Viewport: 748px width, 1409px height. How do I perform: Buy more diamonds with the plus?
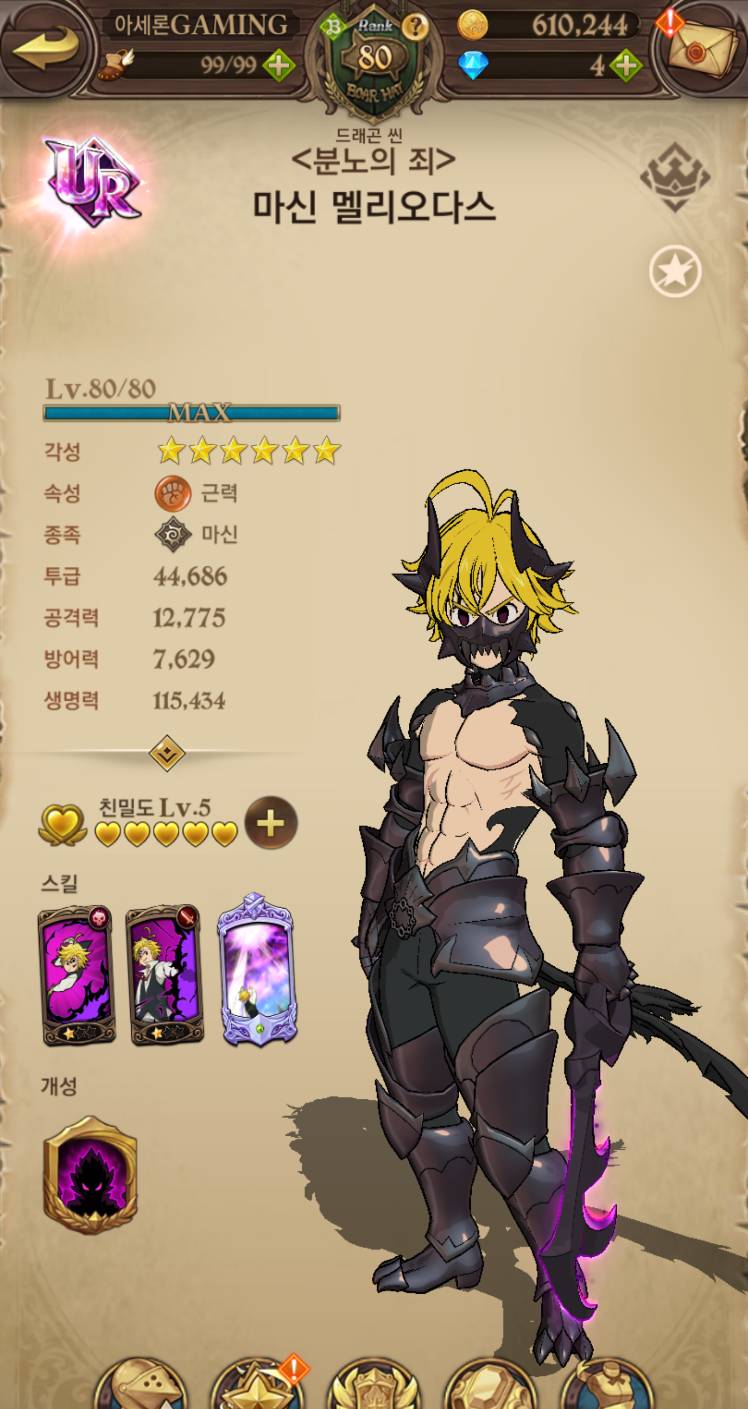[626, 66]
